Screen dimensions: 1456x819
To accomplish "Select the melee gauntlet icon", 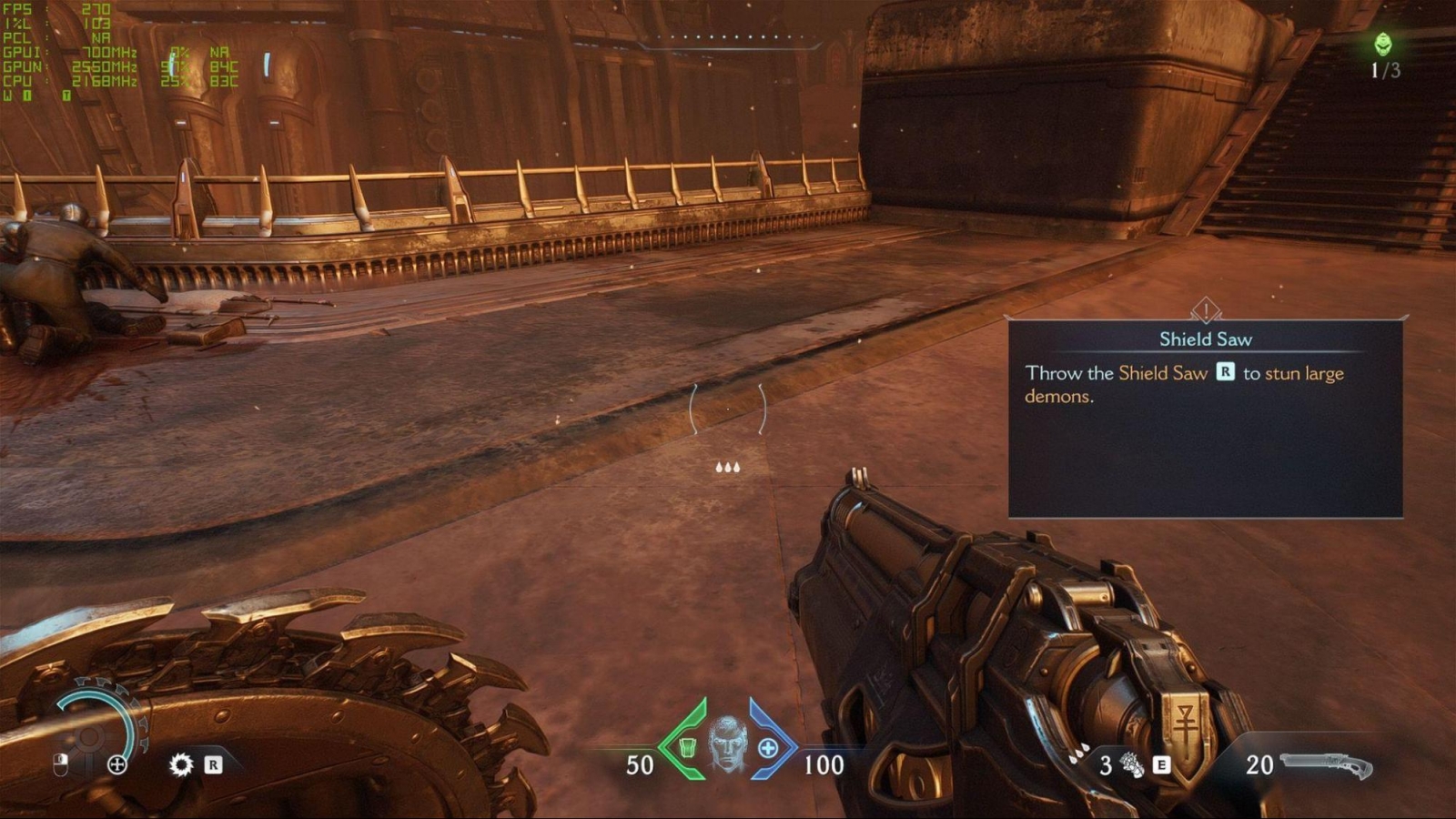I will 1132,764.
